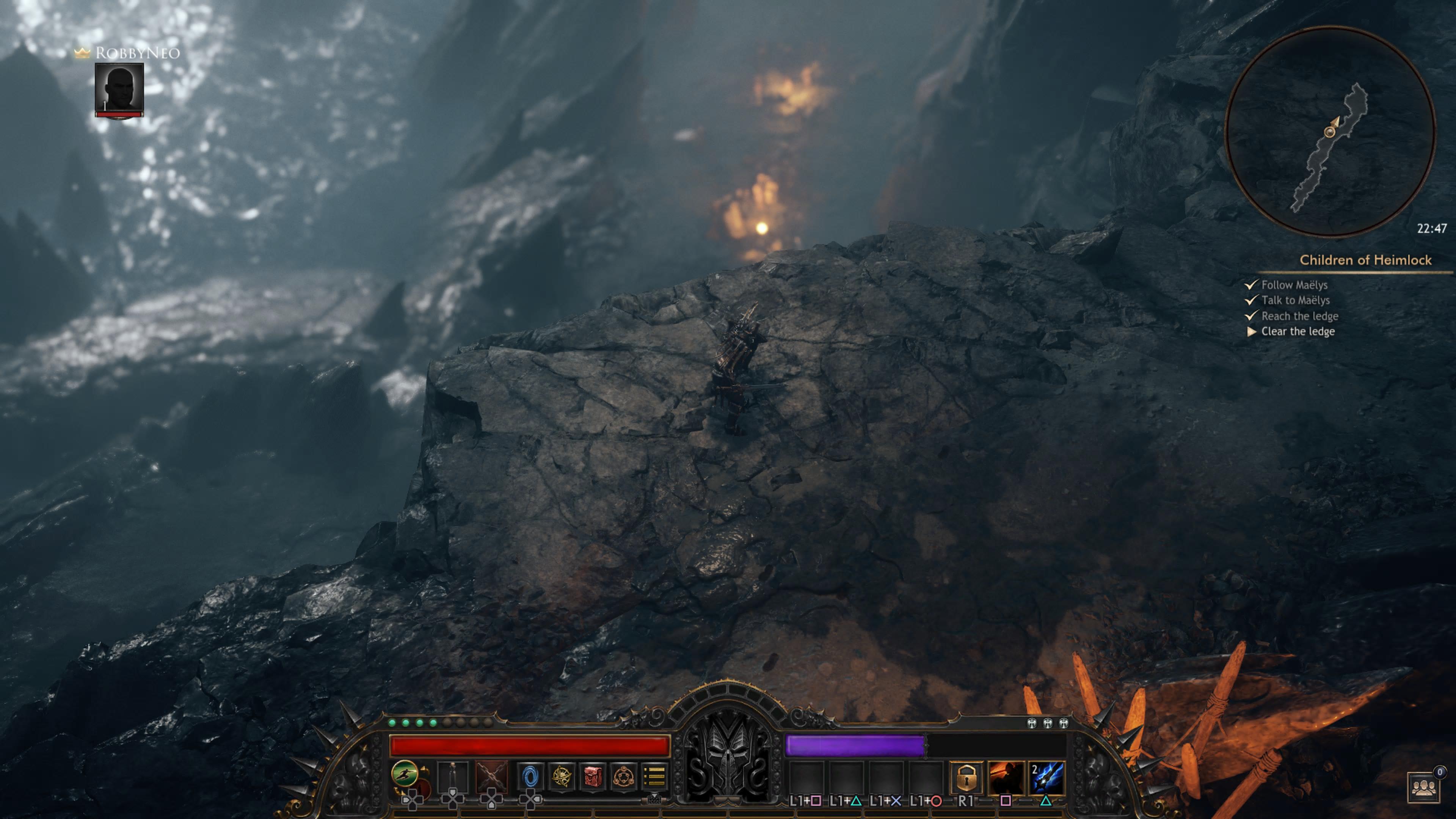The height and width of the screenshot is (819, 1456).
Task: Click the locked padlock skill slot
Action: [x=966, y=778]
